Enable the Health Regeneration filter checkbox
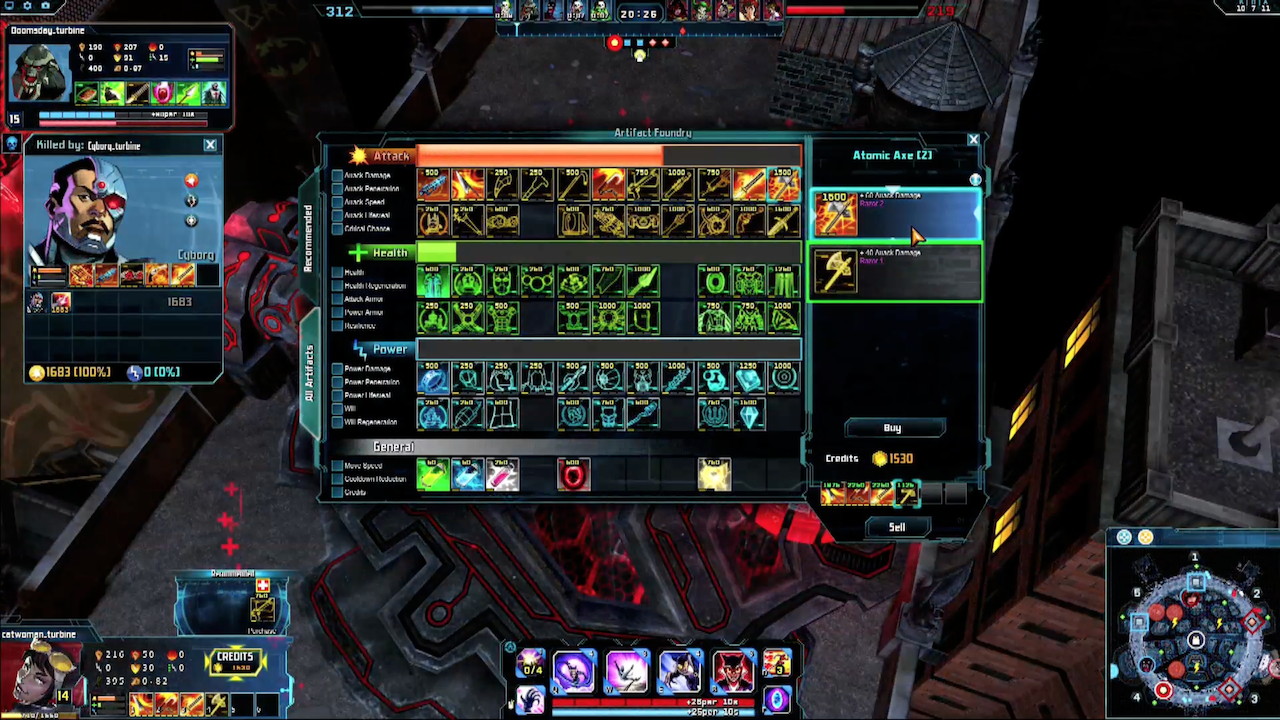Viewport: 1280px width, 720px height. point(337,286)
